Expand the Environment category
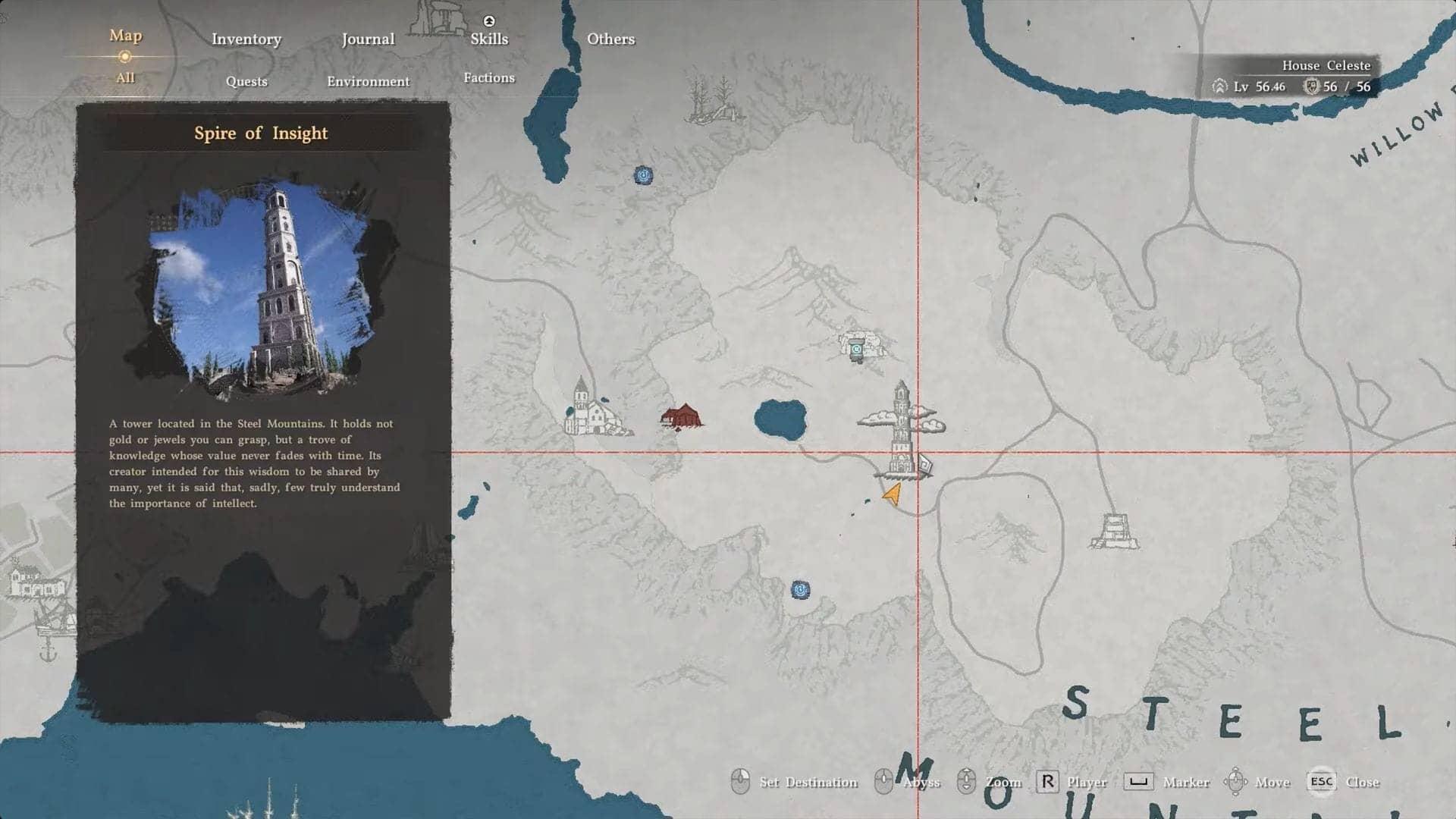The width and height of the screenshot is (1456, 819). click(369, 81)
